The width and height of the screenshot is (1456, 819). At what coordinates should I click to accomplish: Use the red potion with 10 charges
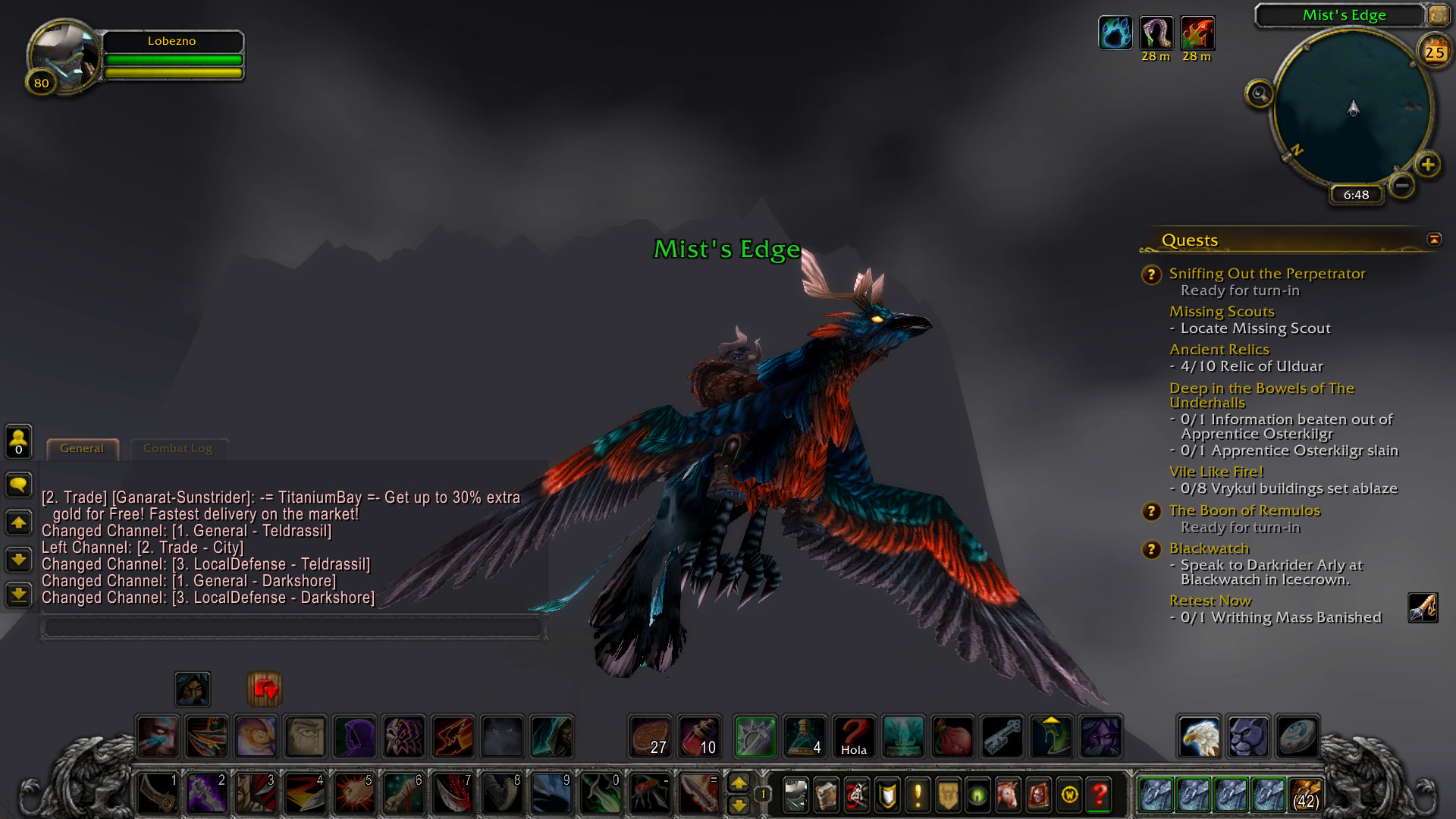[699, 736]
